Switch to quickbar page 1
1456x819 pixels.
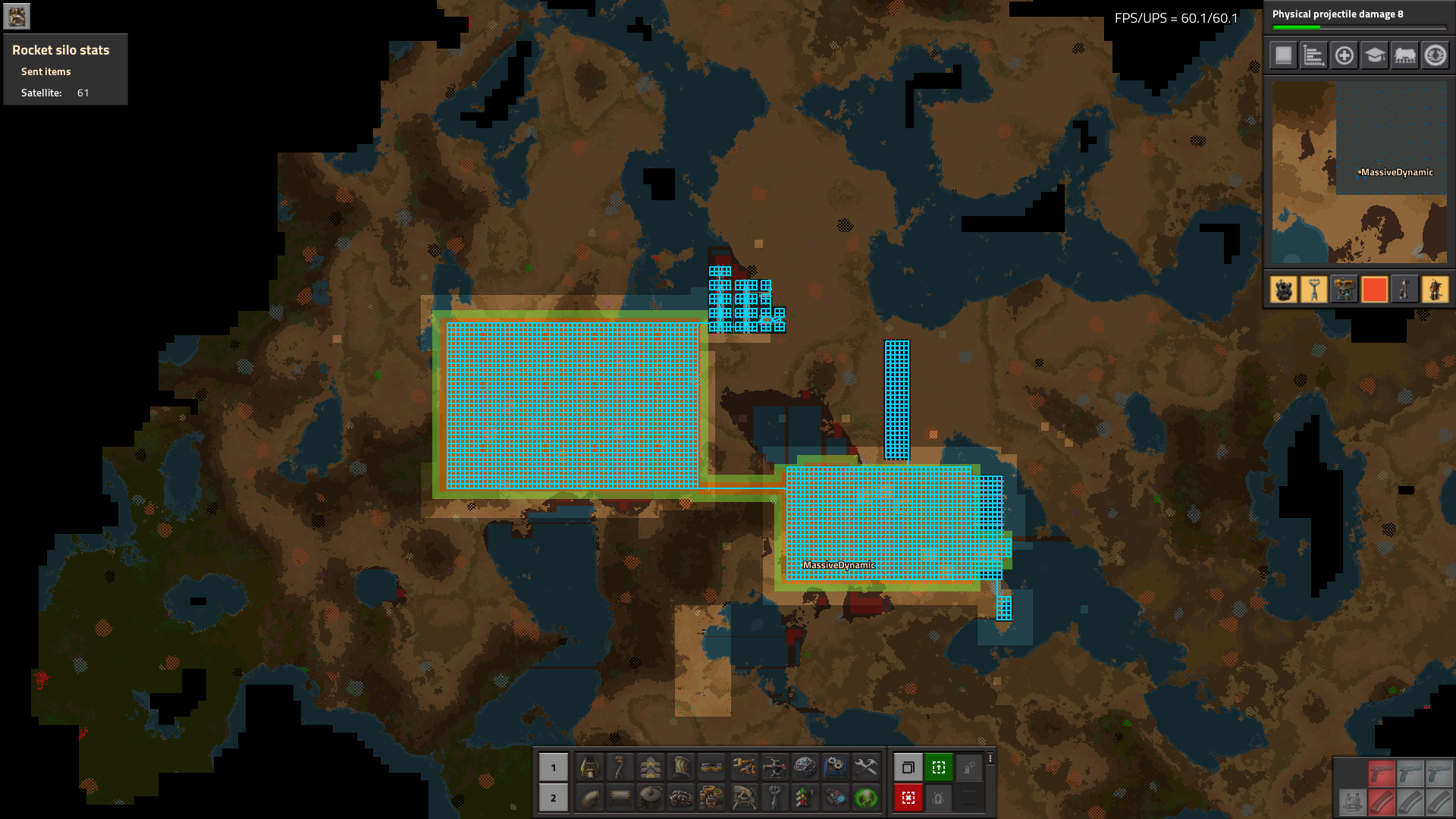tap(554, 767)
